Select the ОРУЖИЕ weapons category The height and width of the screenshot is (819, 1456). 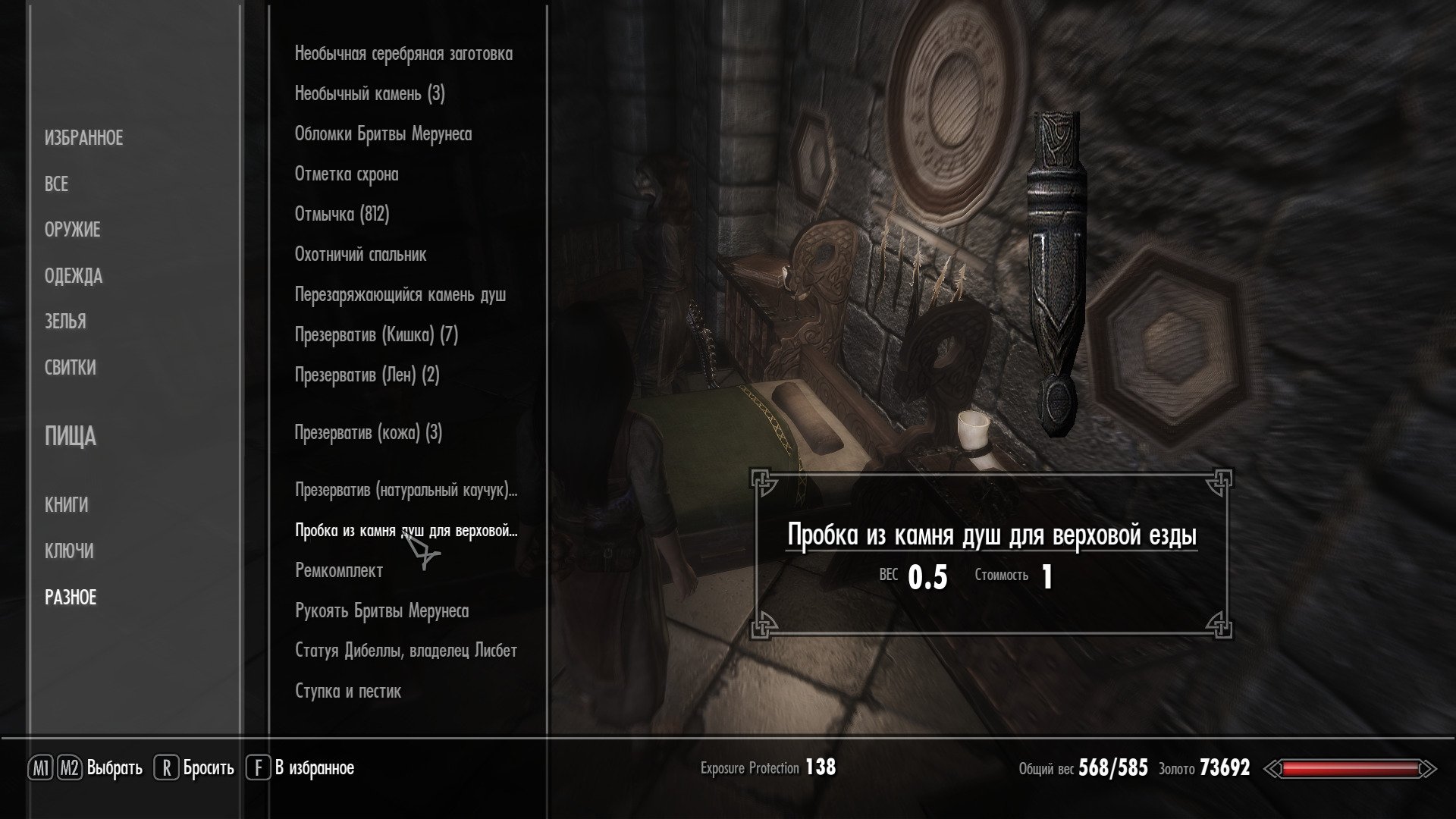point(72,230)
